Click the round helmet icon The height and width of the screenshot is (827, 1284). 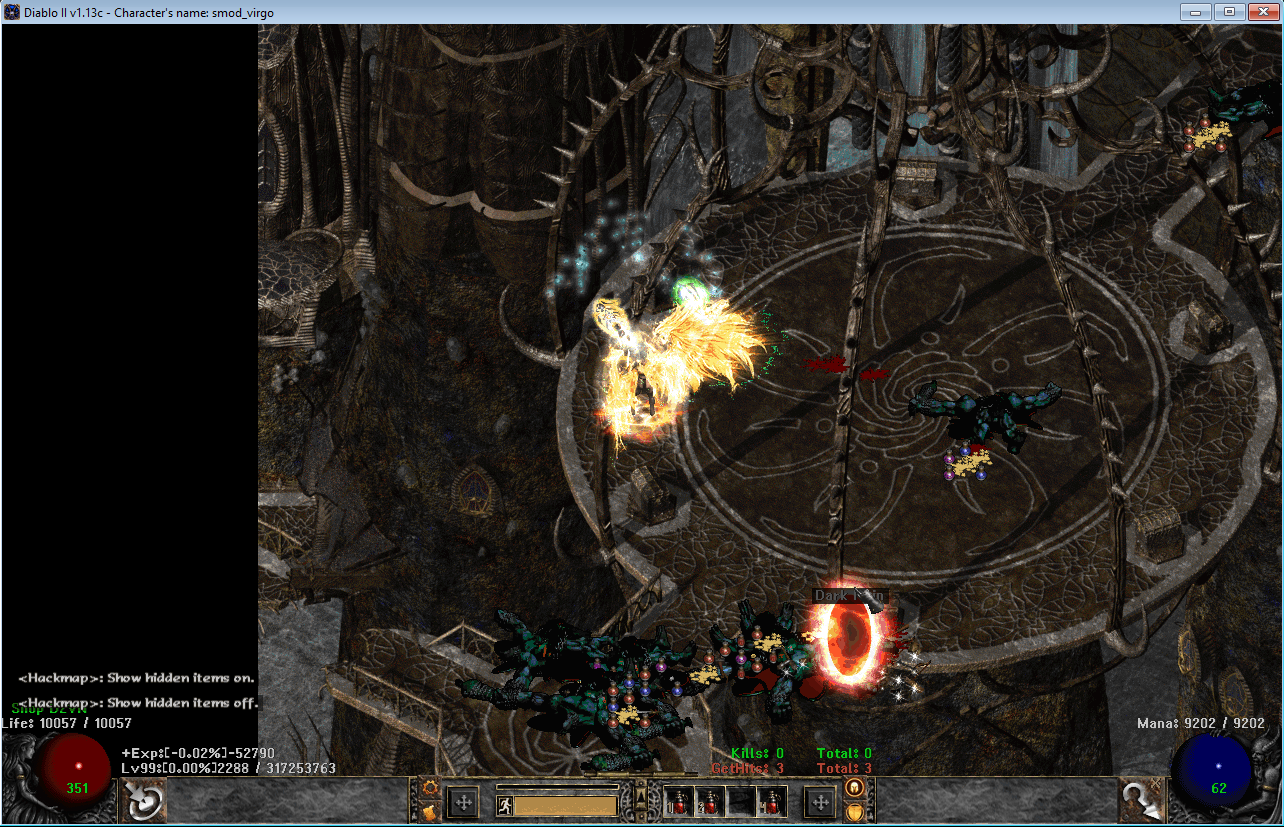854,788
